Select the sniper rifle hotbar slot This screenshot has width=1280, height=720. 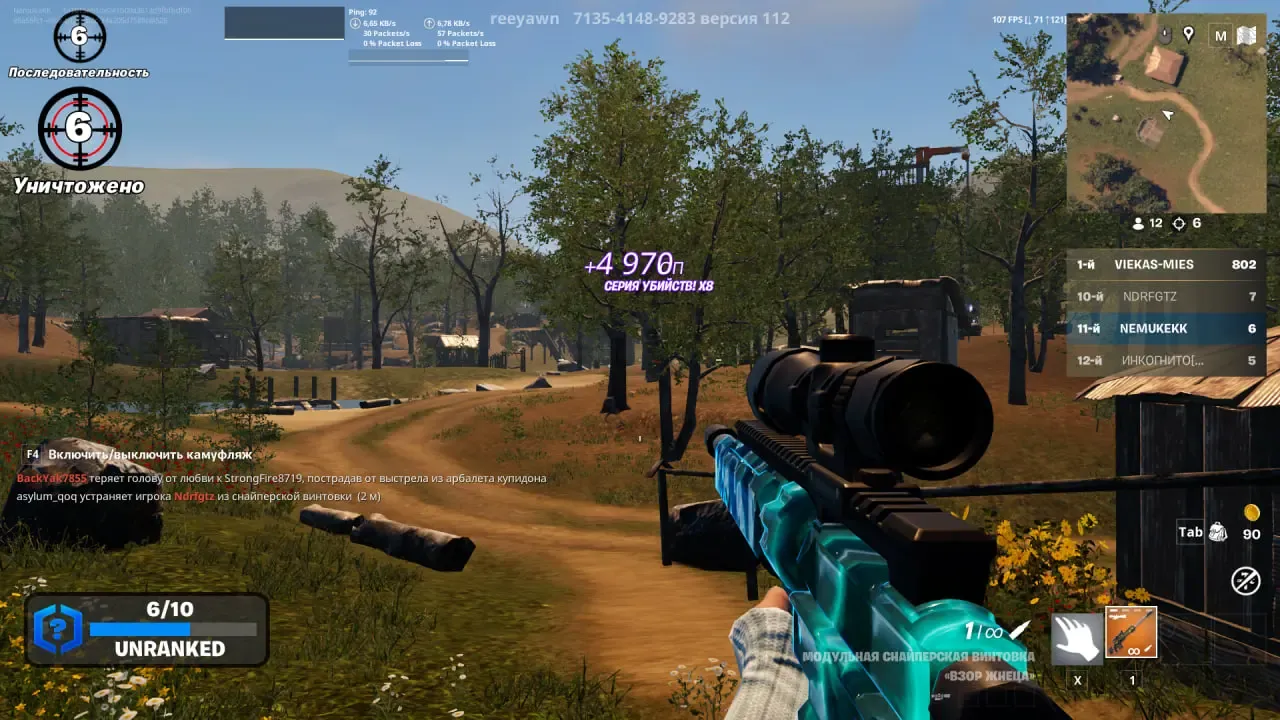tap(1131, 632)
